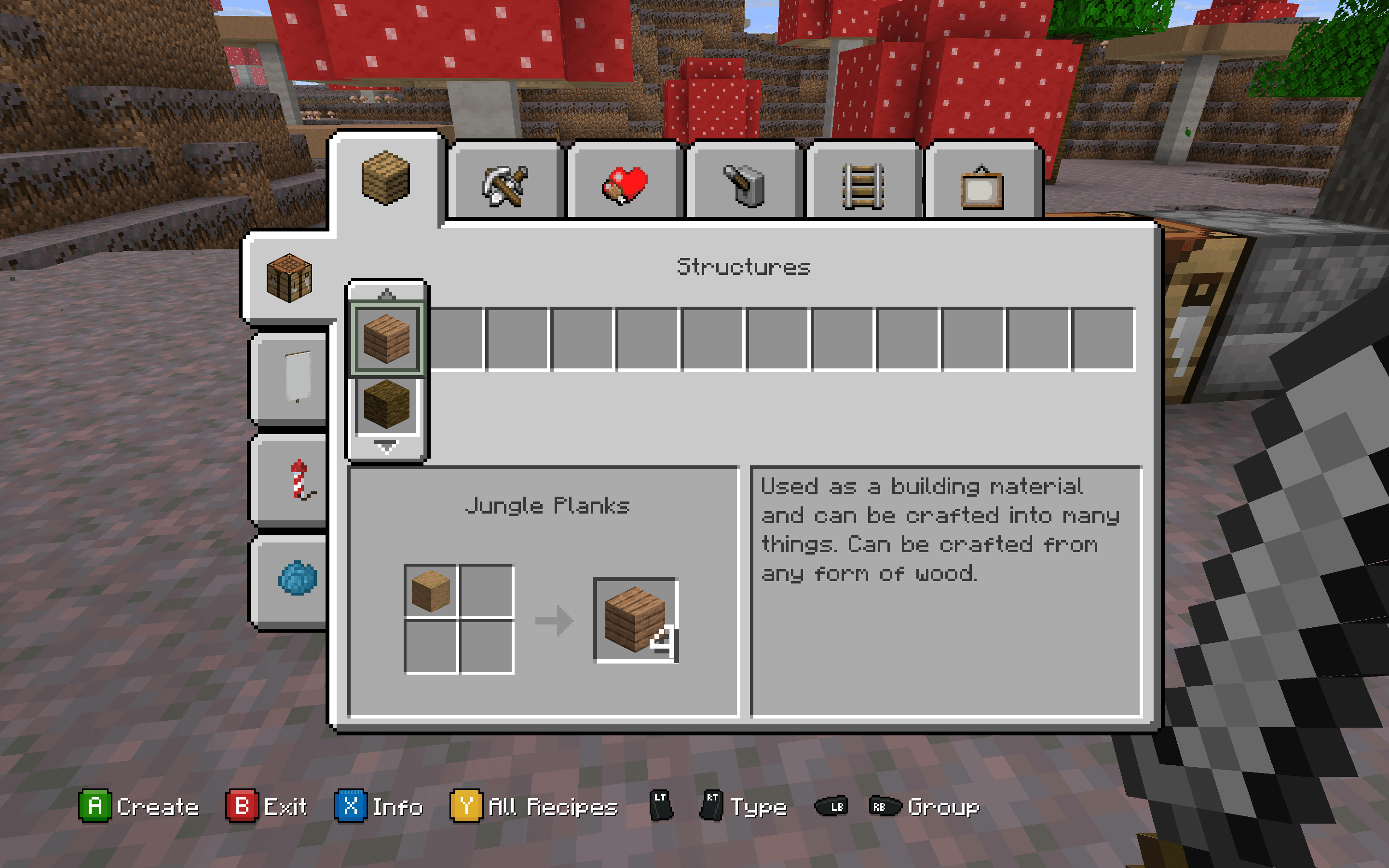Click the up arrow above plank list
The image size is (1389, 868).
pos(387,294)
